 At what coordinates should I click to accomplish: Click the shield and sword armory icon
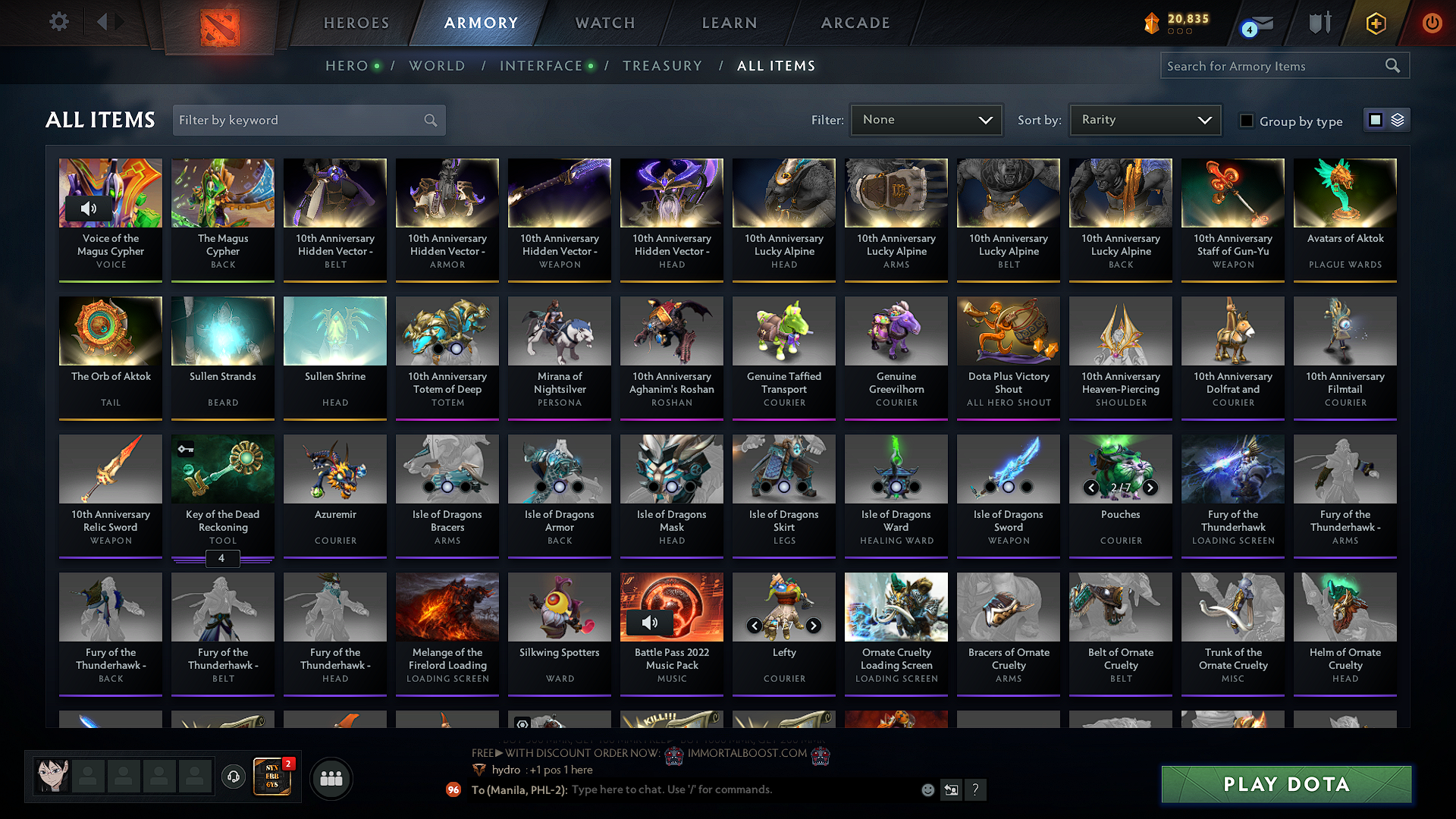pyautogui.click(x=1319, y=23)
